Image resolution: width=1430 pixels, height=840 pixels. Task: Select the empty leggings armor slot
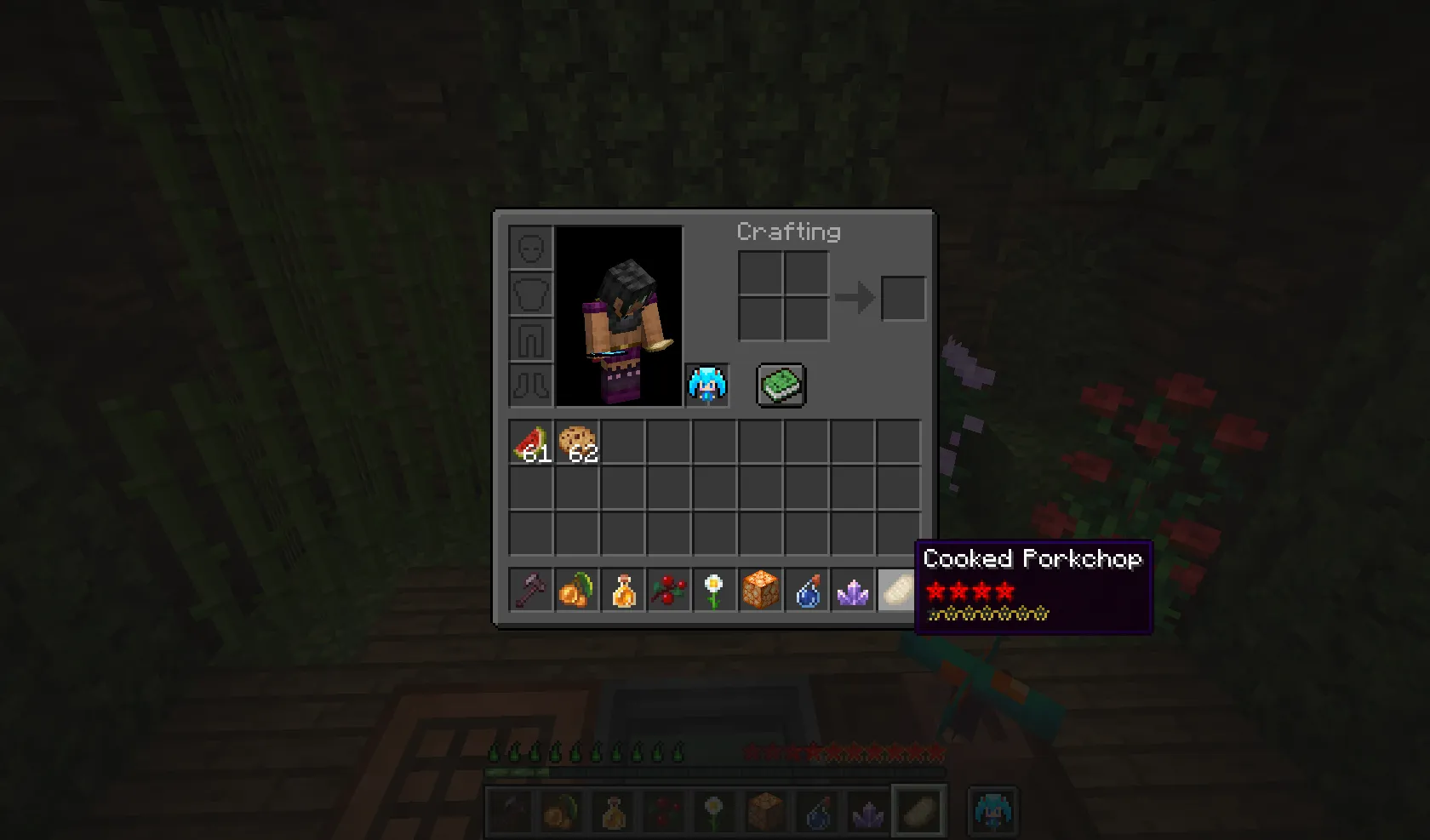[x=529, y=339]
